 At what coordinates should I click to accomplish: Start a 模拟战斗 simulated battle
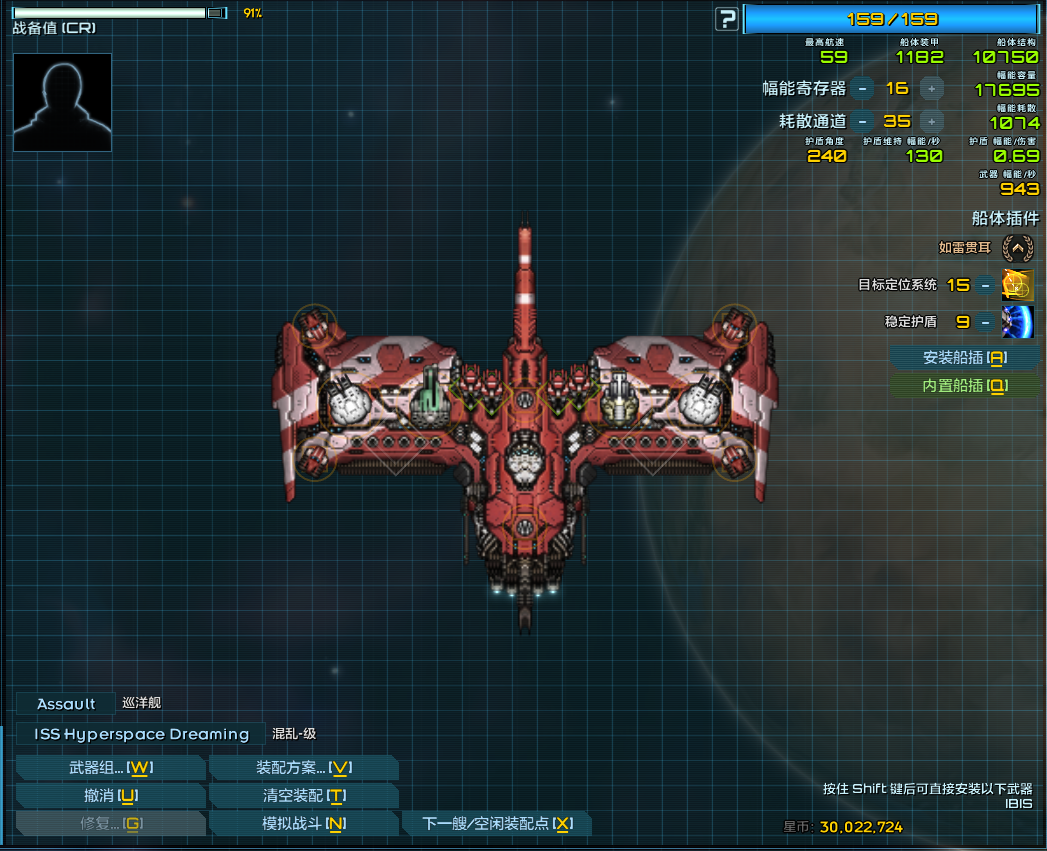303,824
